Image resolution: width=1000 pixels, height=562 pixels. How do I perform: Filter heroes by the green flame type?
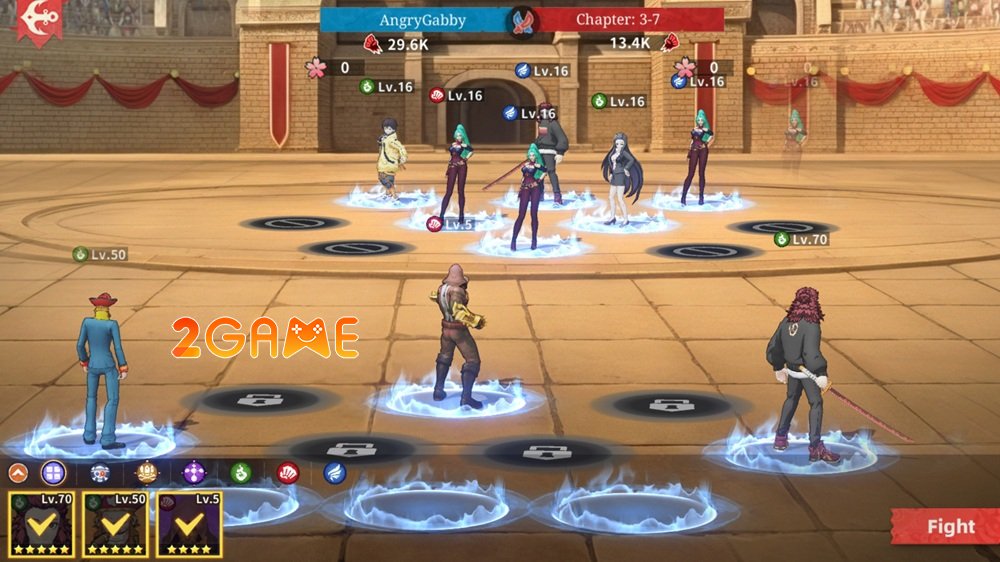[240, 473]
